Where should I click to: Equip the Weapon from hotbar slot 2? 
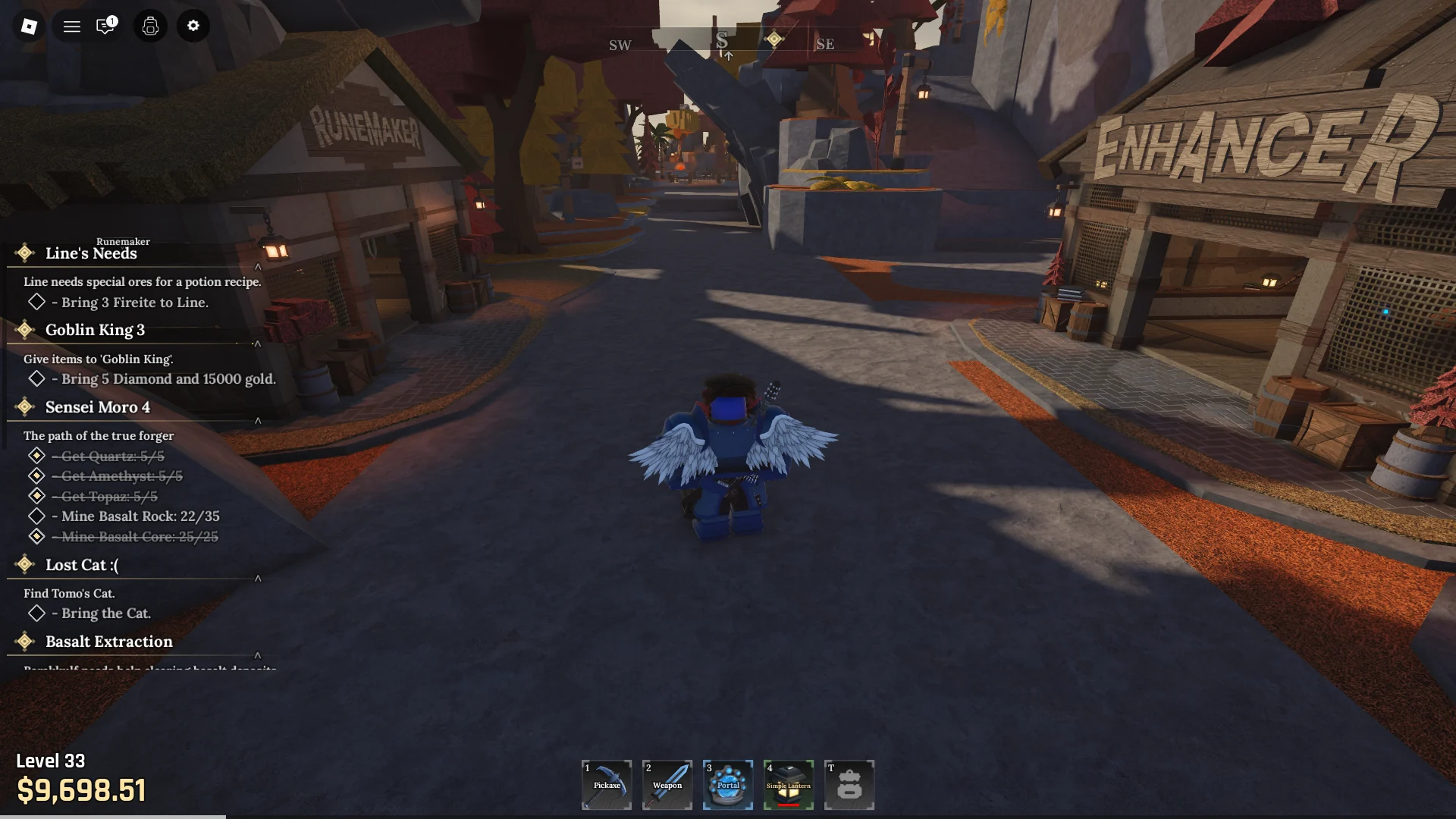[x=667, y=785]
